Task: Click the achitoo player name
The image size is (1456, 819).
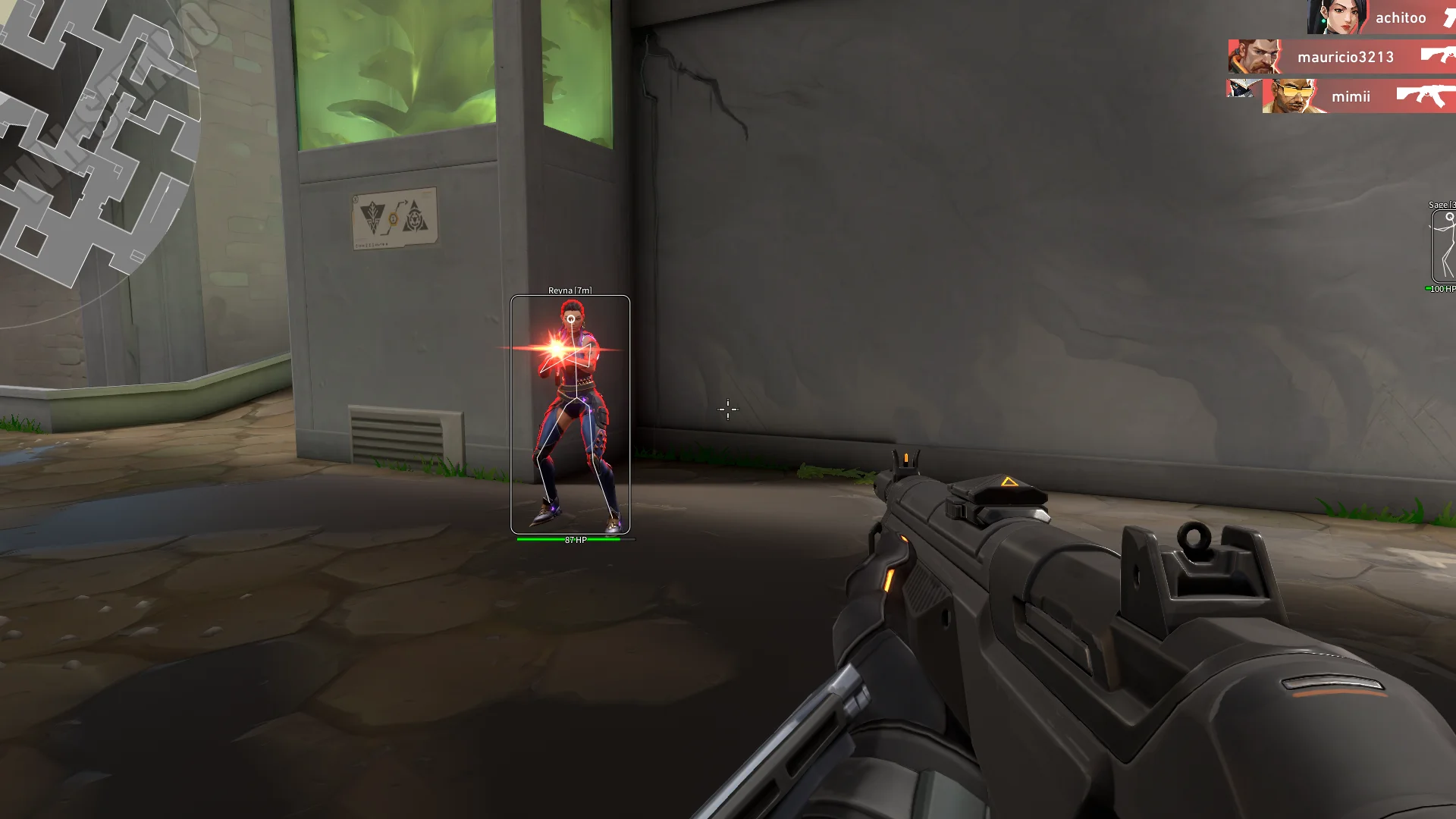Action: pos(1400,17)
